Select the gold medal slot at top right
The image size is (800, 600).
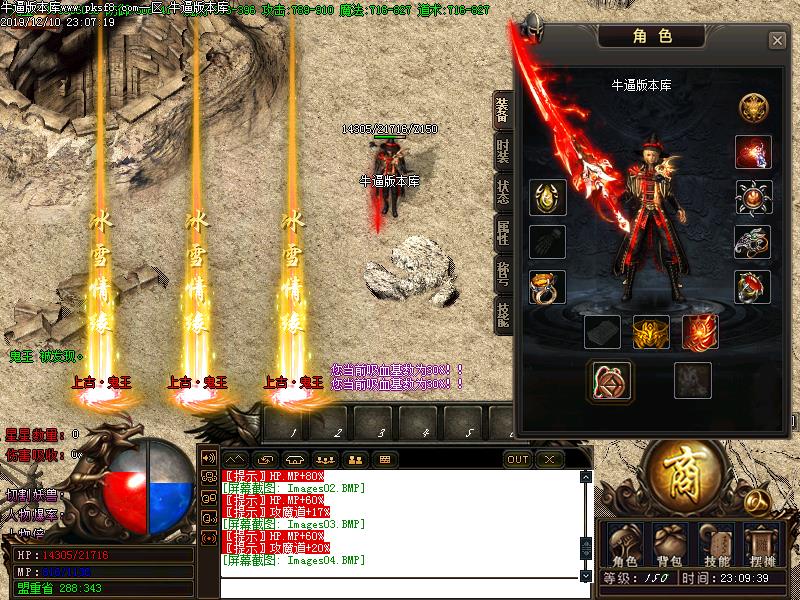tap(751, 107)
